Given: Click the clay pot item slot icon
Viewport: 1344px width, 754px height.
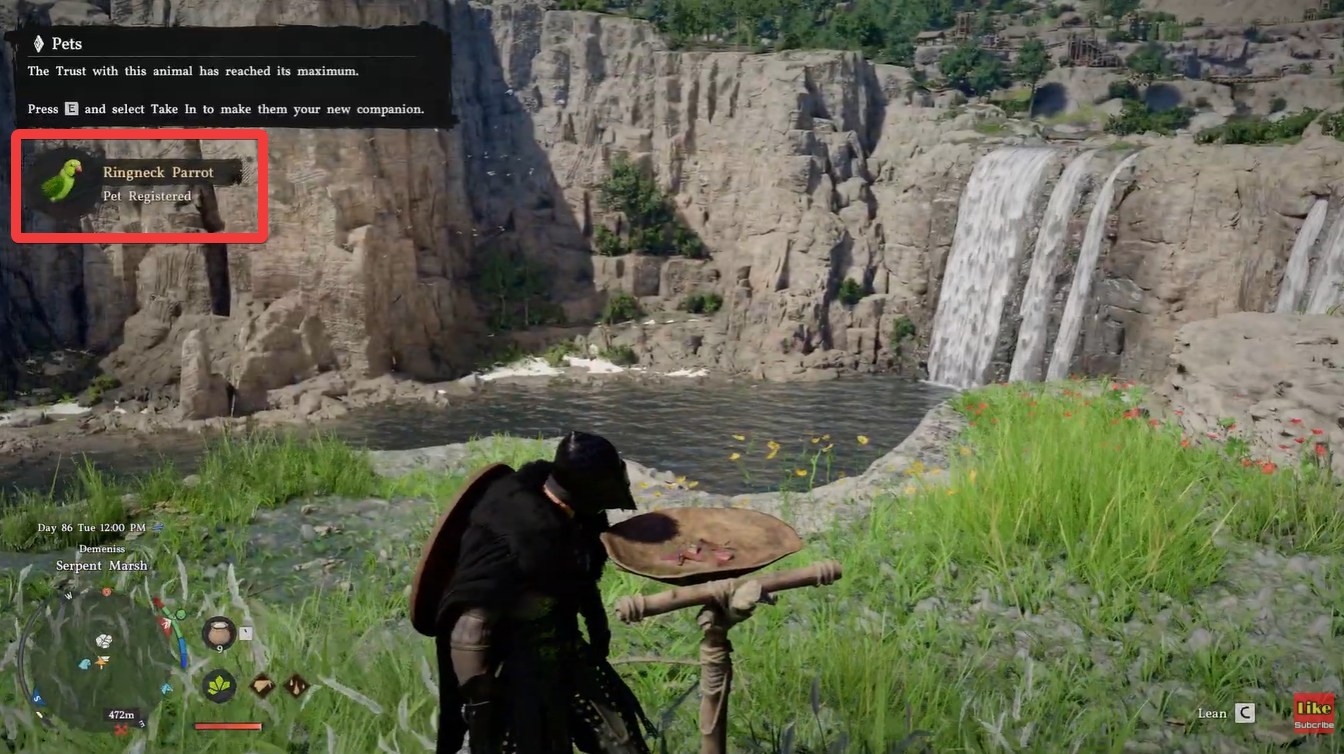Looking at the screenshot, I should pos(219,632).
